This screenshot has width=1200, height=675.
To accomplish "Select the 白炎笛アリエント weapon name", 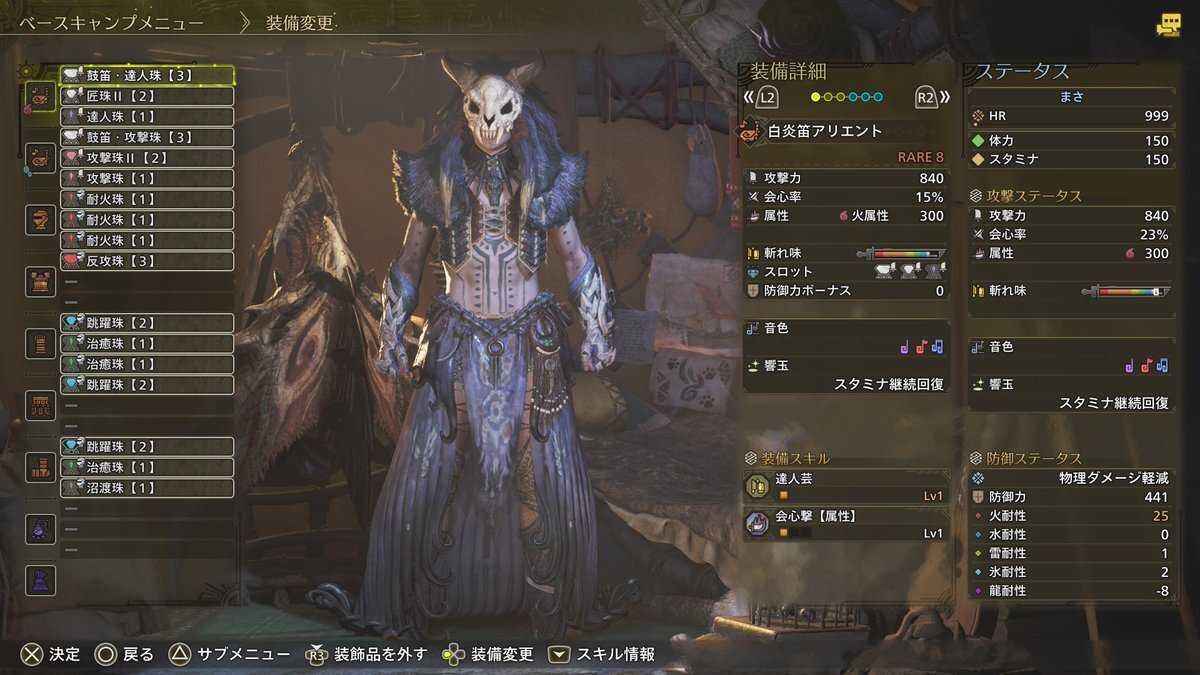I will coord(825,131).
